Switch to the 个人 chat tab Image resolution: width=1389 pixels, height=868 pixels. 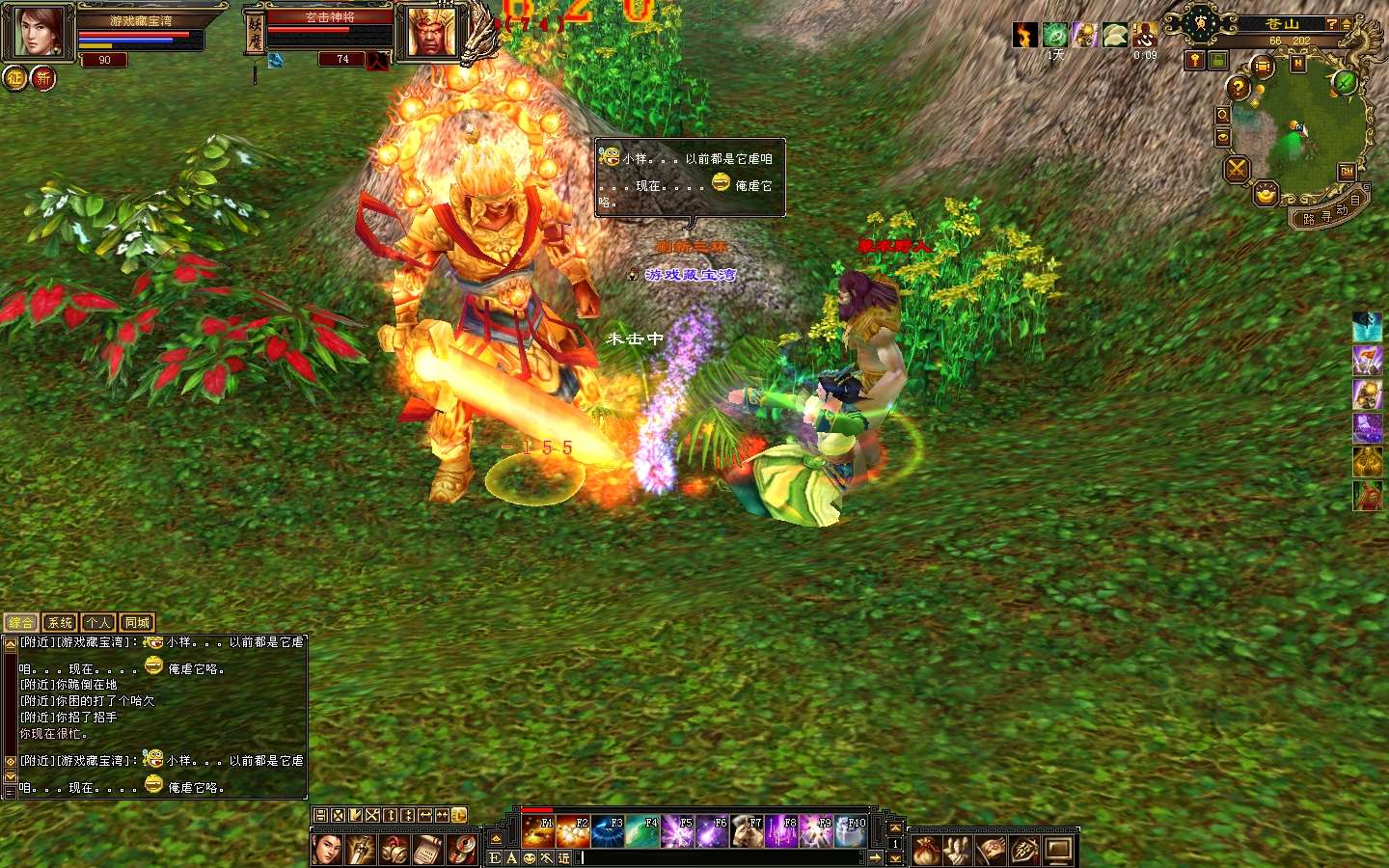(98, 623)
